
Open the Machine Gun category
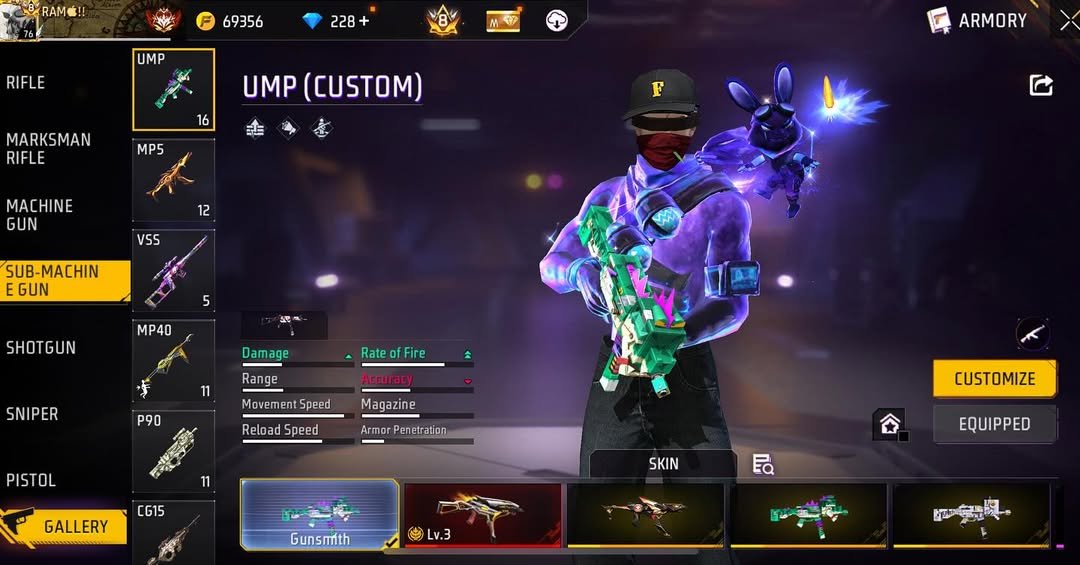tap(40, 215)
